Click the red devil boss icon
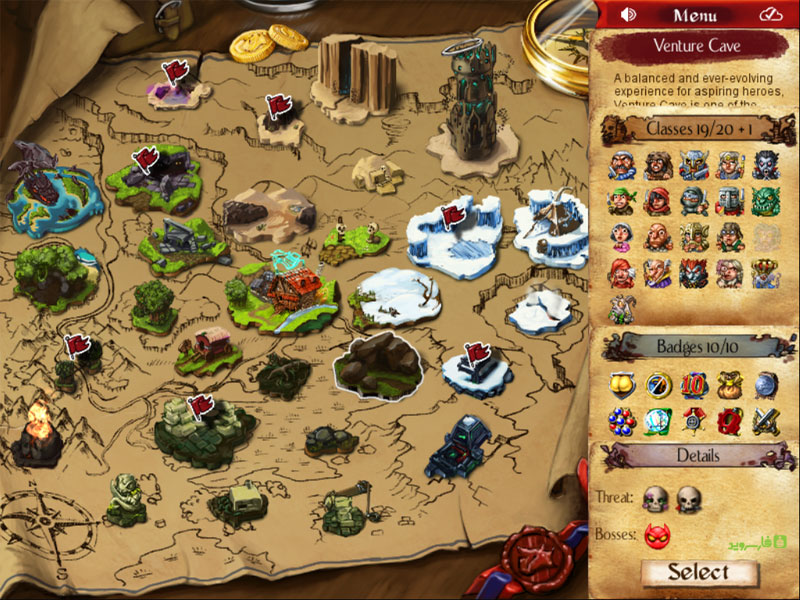This screenshot has width=800, height=600. point(657,536)
